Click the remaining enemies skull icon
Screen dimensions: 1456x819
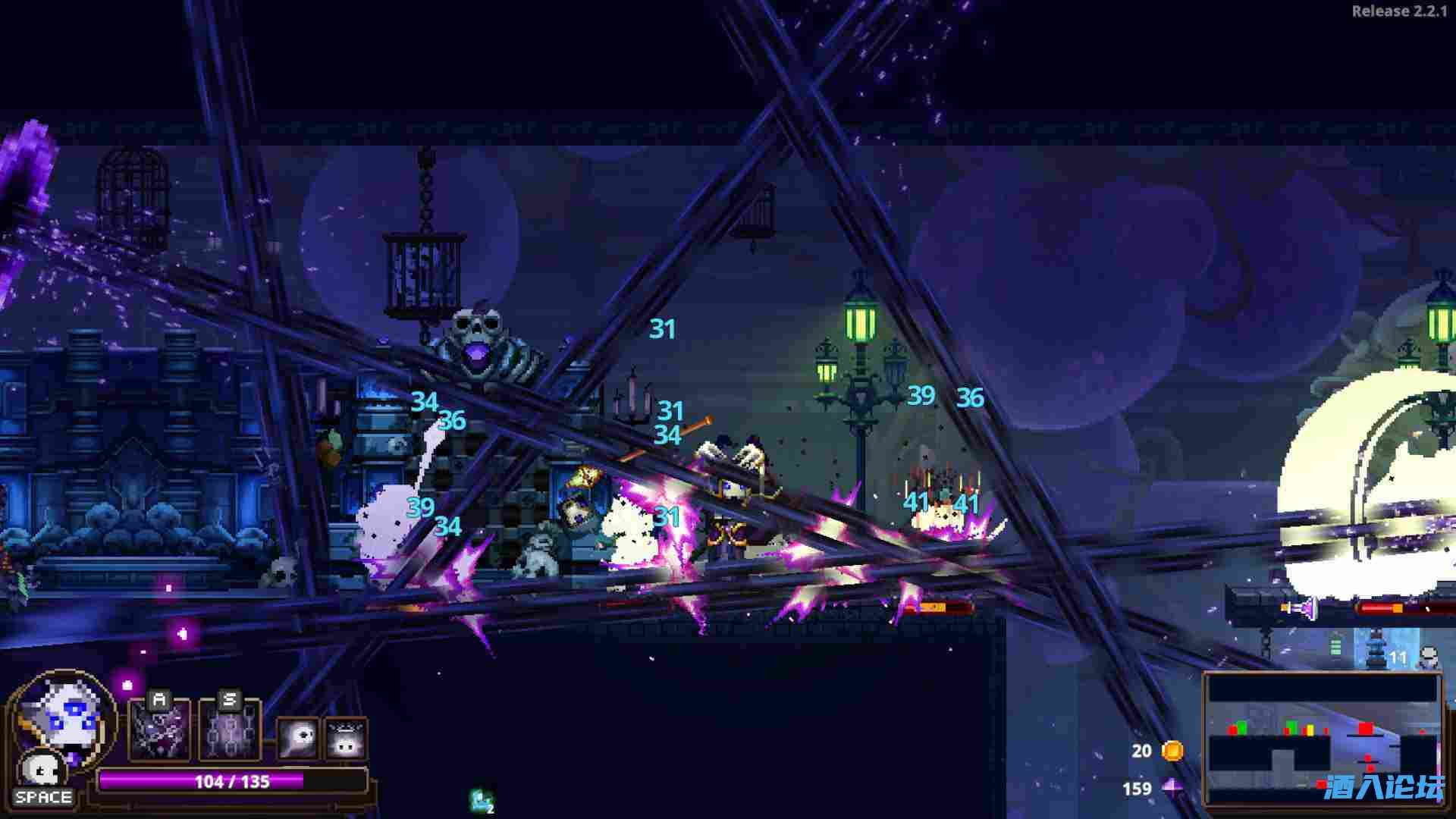(1428, 657)
